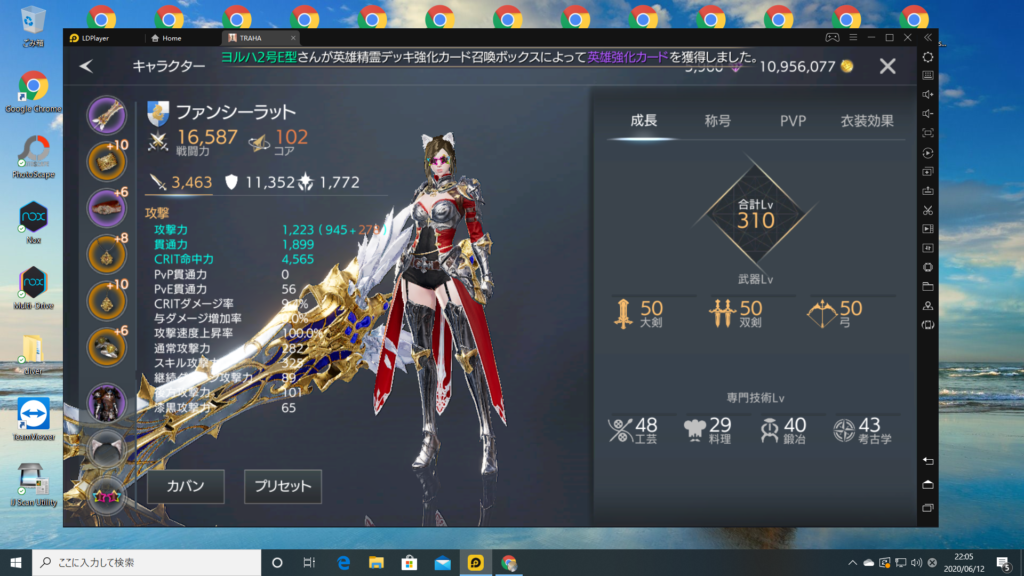1024x576 pixels.
Task: Select the 大剣 weapon level icon
Action: click(624, 314)
